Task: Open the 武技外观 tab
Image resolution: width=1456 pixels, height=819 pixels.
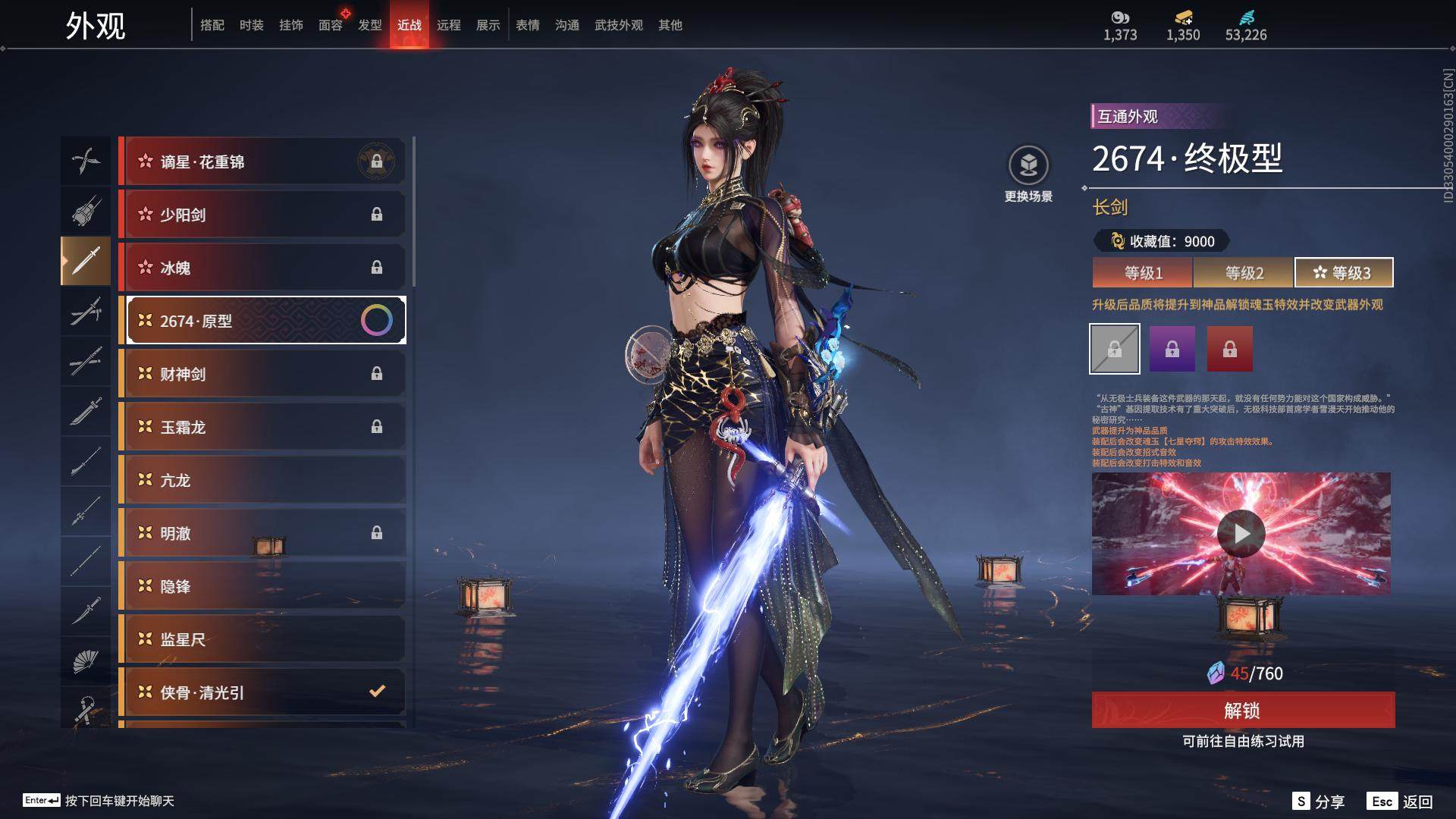Action: click(618, 25)
